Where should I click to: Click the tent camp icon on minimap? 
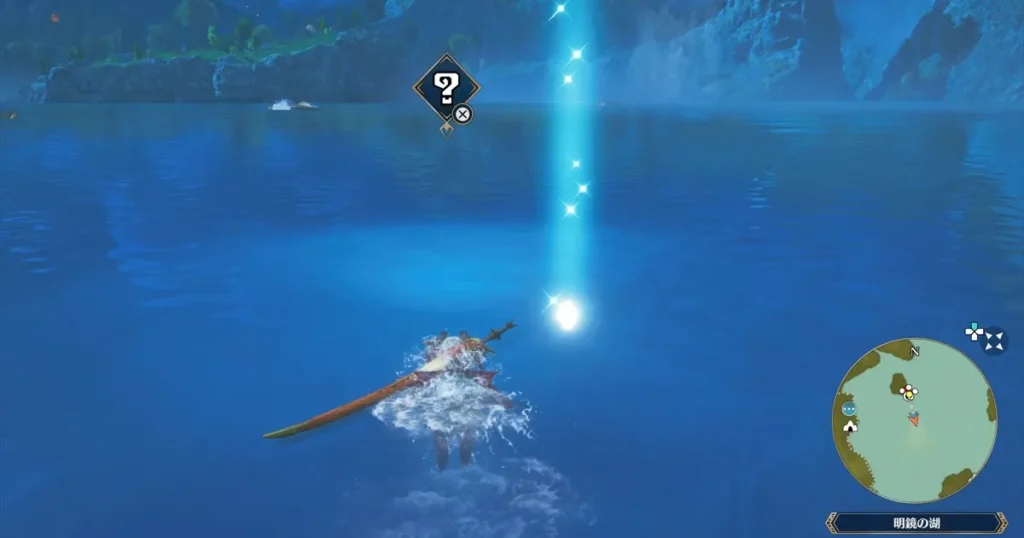pos(851,426)
